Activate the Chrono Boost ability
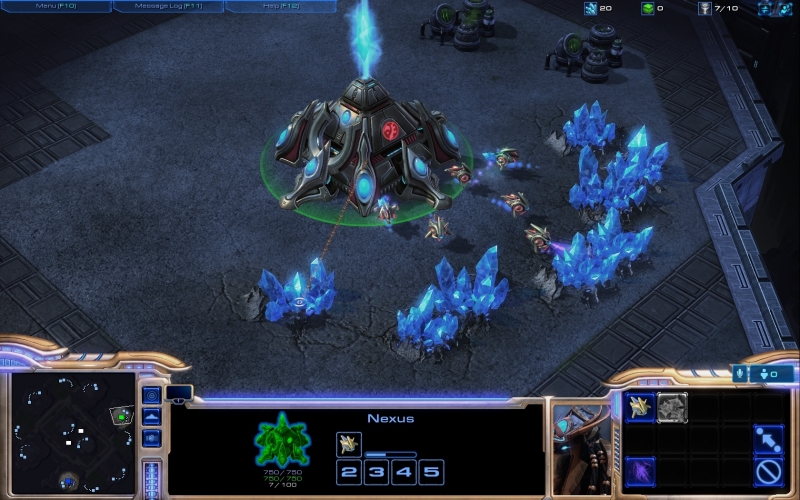This screenshot has height=500, width=800. click(x=640, y=468)
